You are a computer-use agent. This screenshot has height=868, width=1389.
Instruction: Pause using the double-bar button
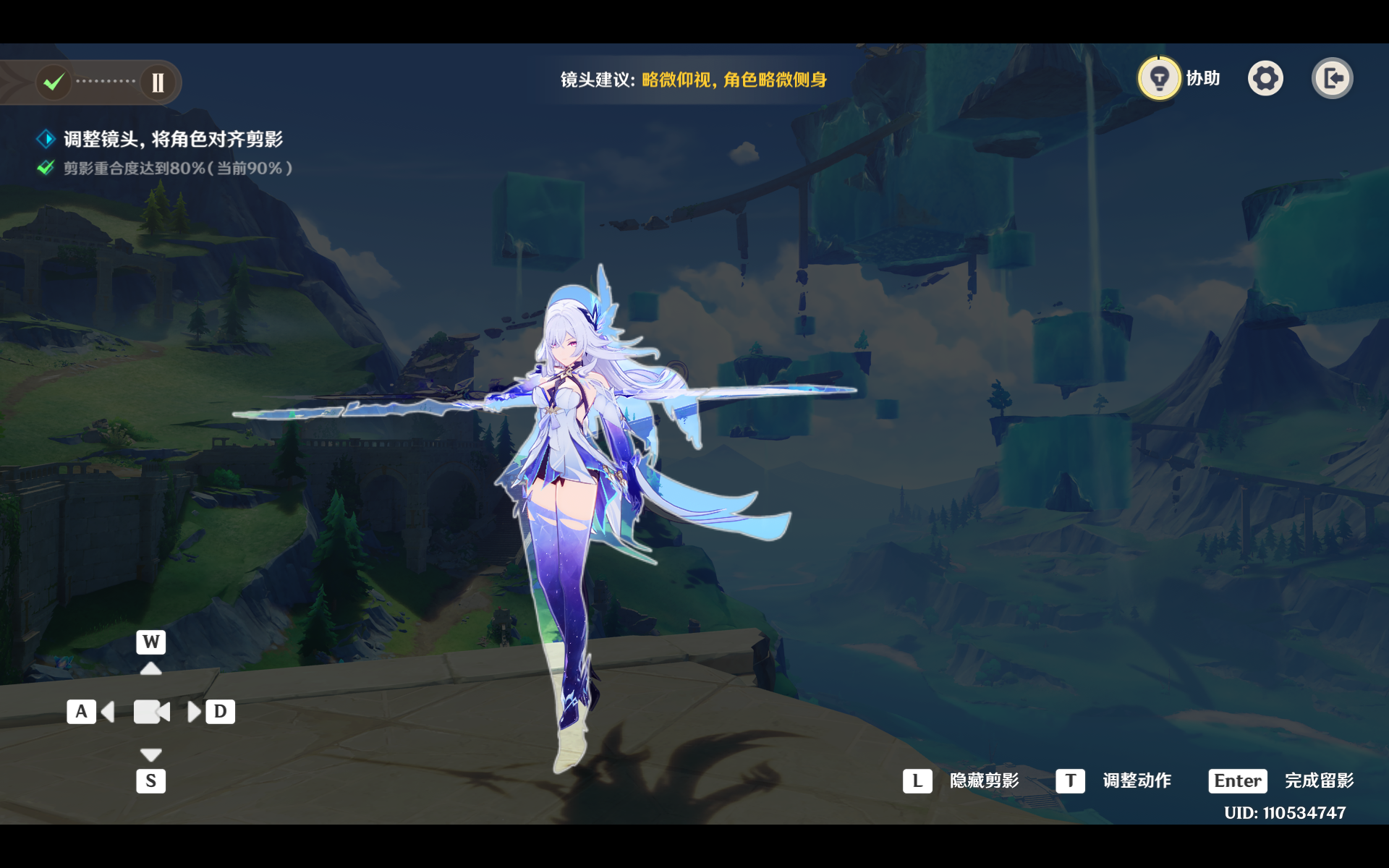[158, 82]
